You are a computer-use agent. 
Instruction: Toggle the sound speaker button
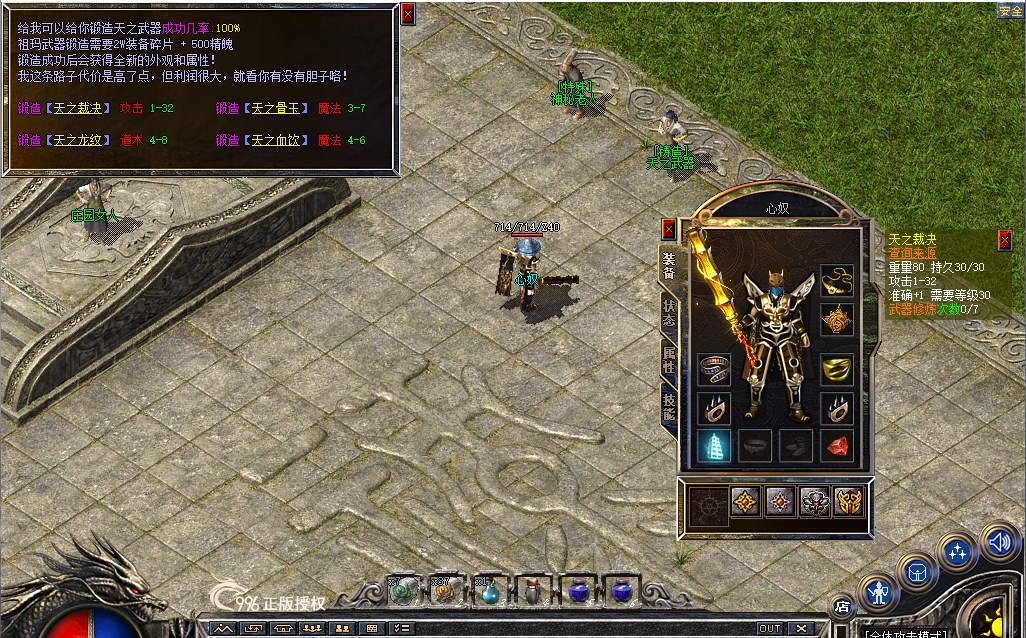point(998,541)
